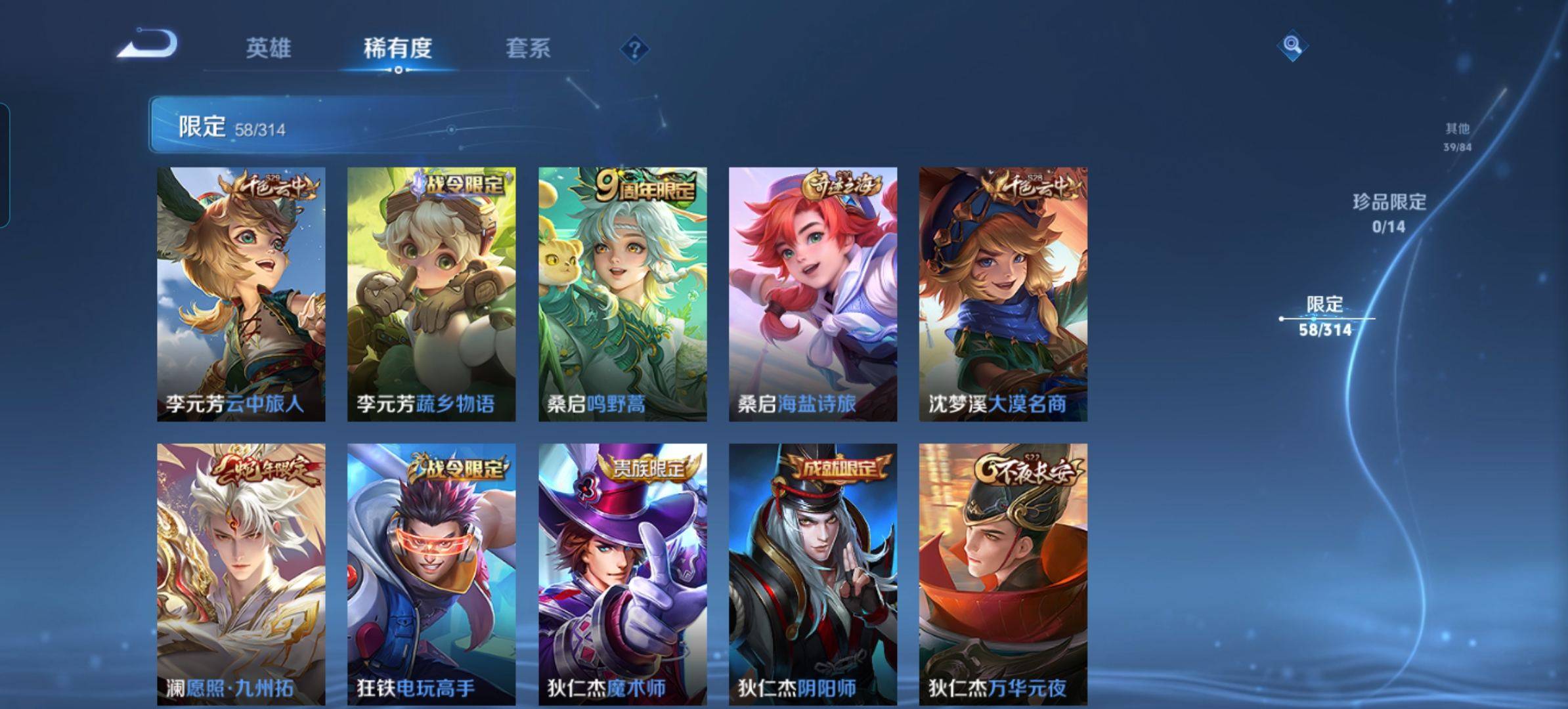Choose the 沈梦溪 大漠名商 skin card

[1003, 294]
